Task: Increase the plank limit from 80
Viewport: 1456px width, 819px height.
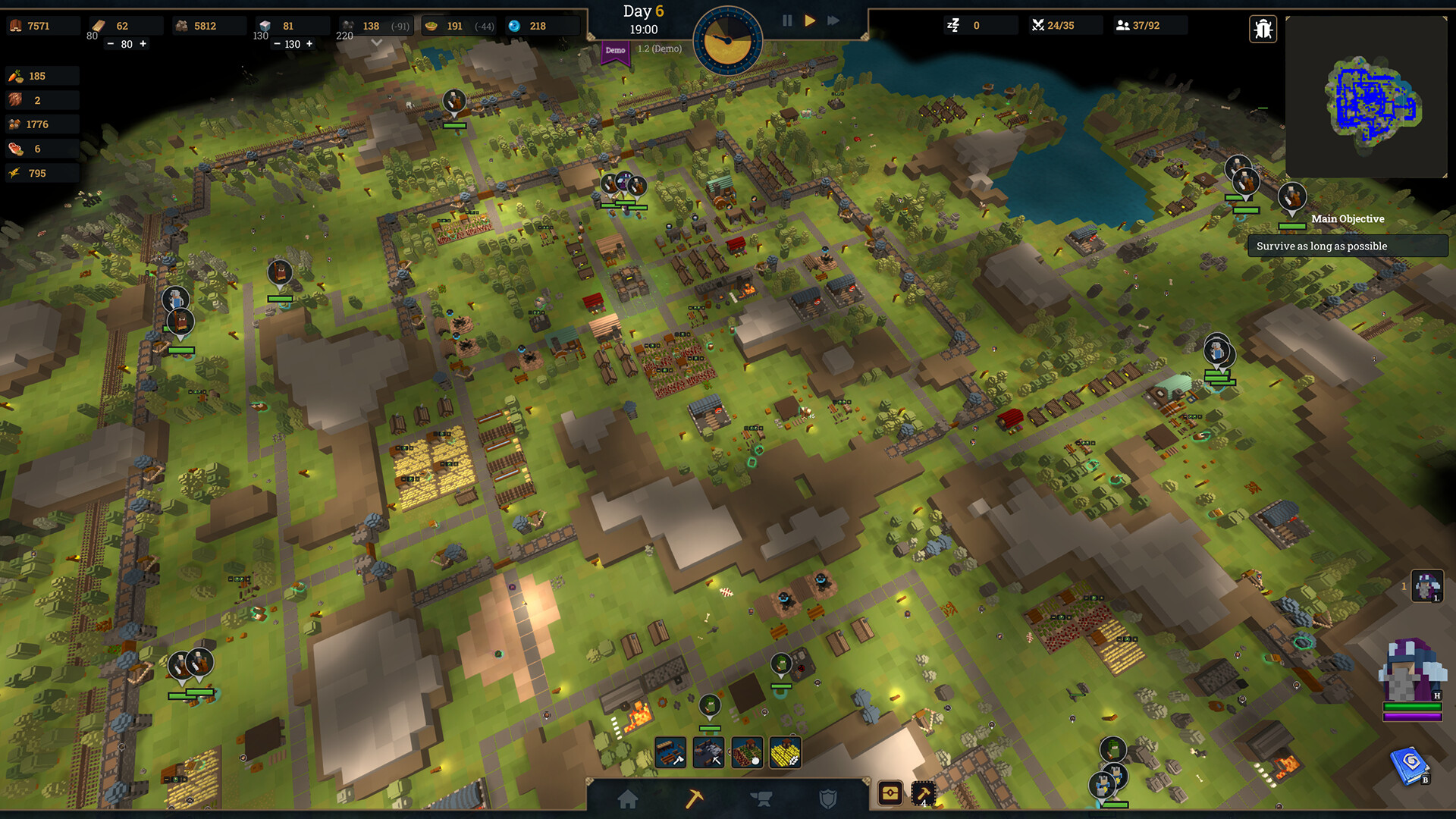Action: click(143, 44)
